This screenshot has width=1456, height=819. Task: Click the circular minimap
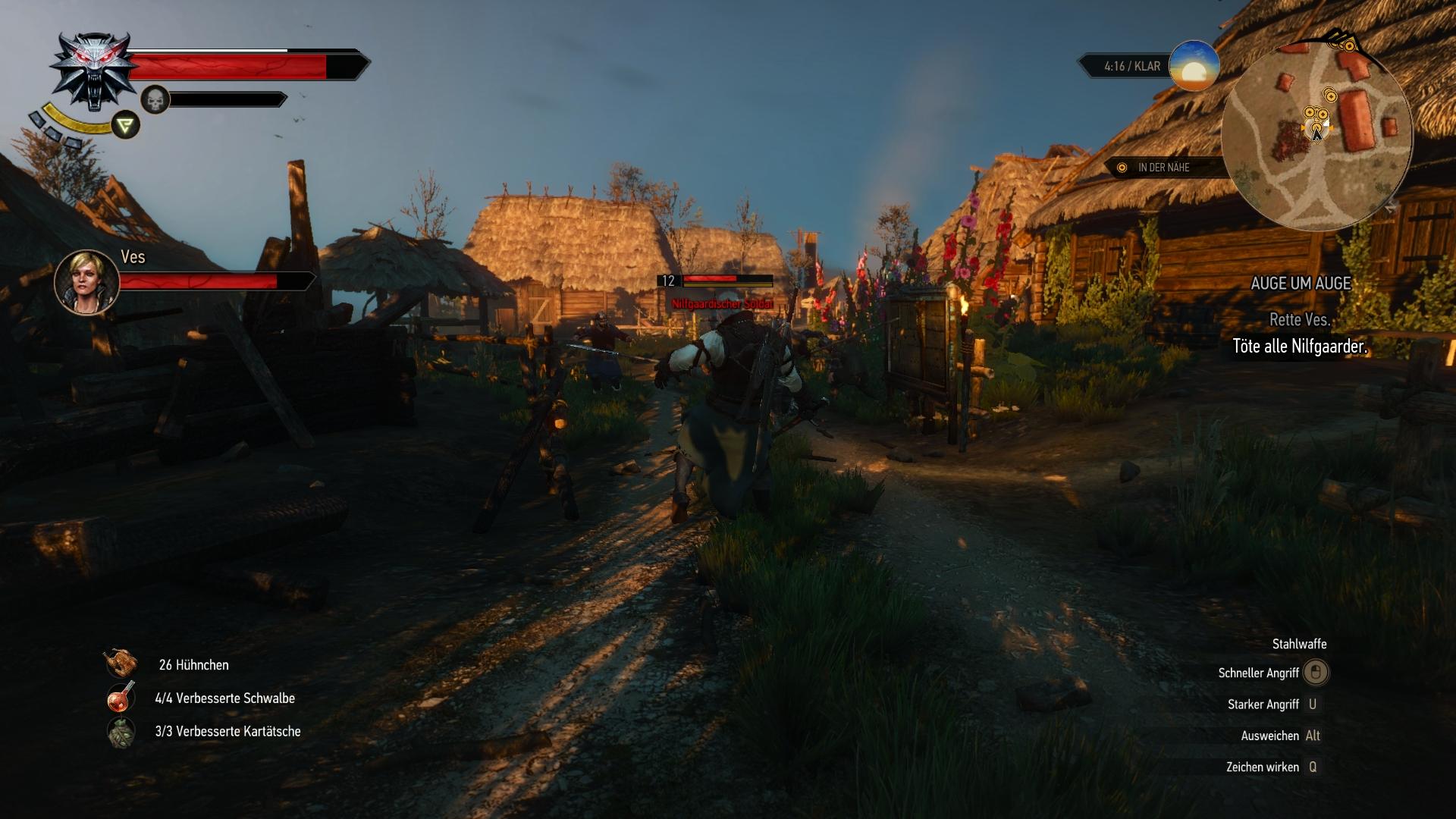click(x=1317, y=135)
